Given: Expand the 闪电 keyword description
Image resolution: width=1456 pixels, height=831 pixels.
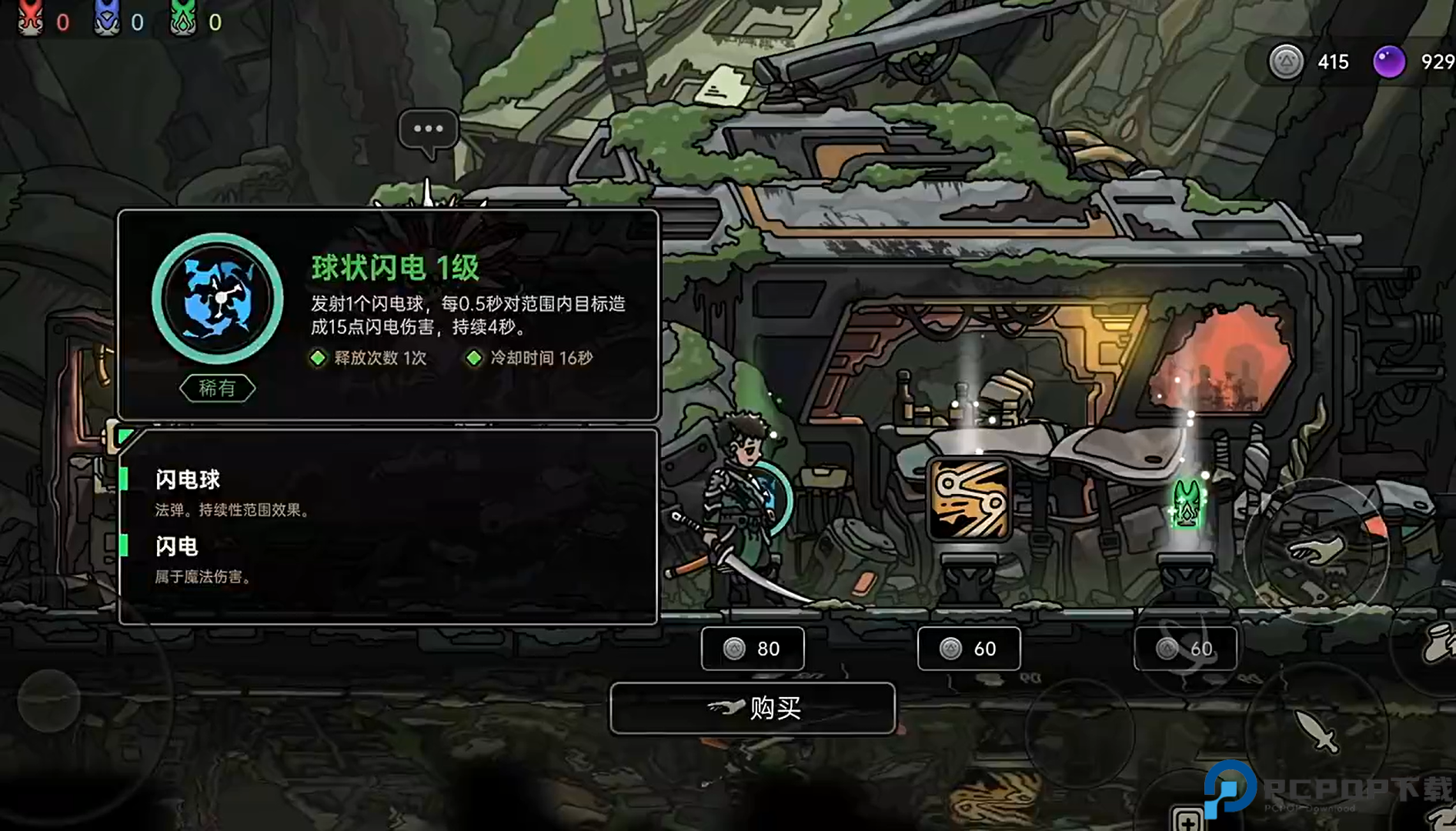Looking at the screenshot, I should [175, 546].
